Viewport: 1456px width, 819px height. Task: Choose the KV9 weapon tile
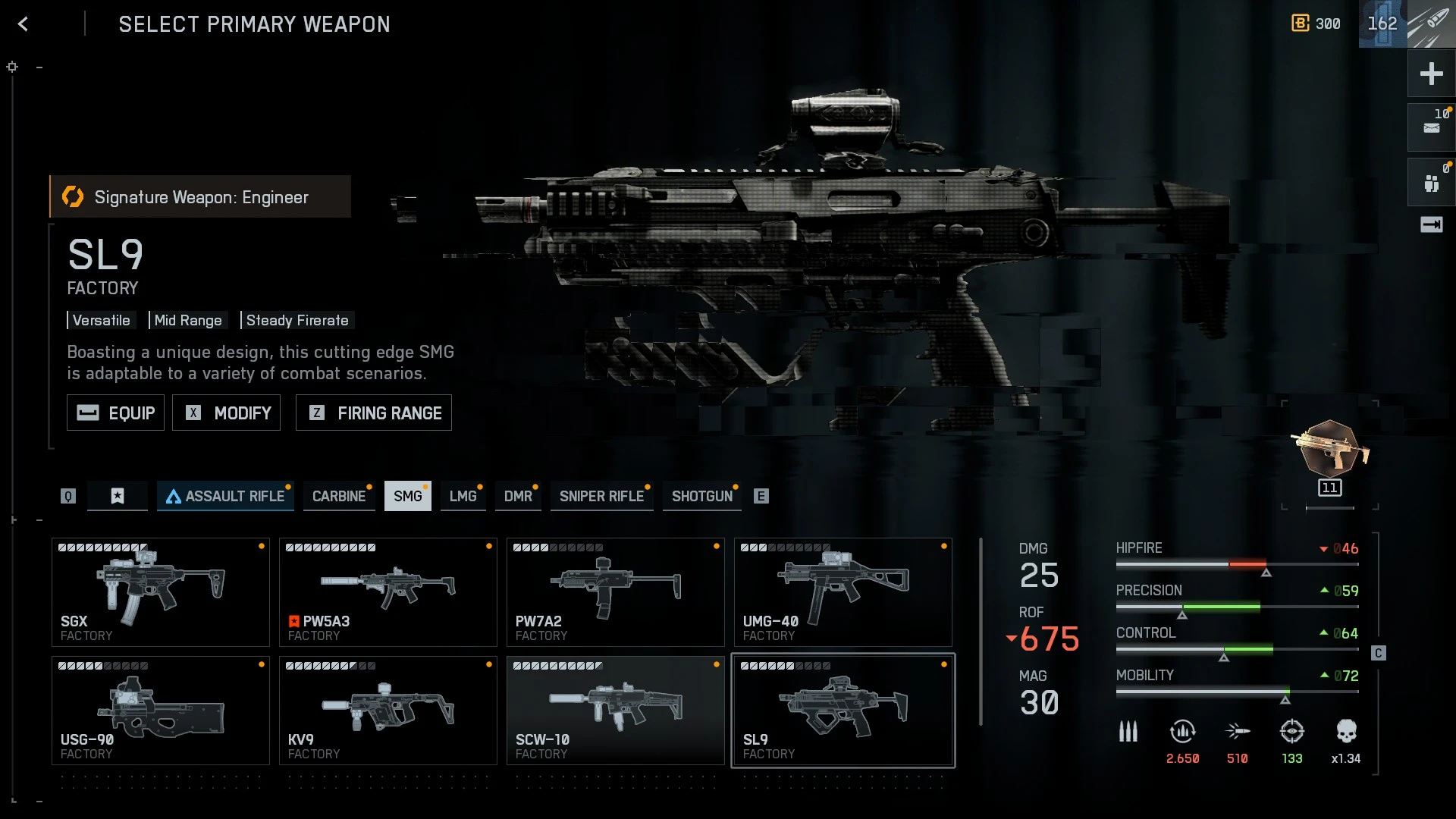(x=388, y=711)
